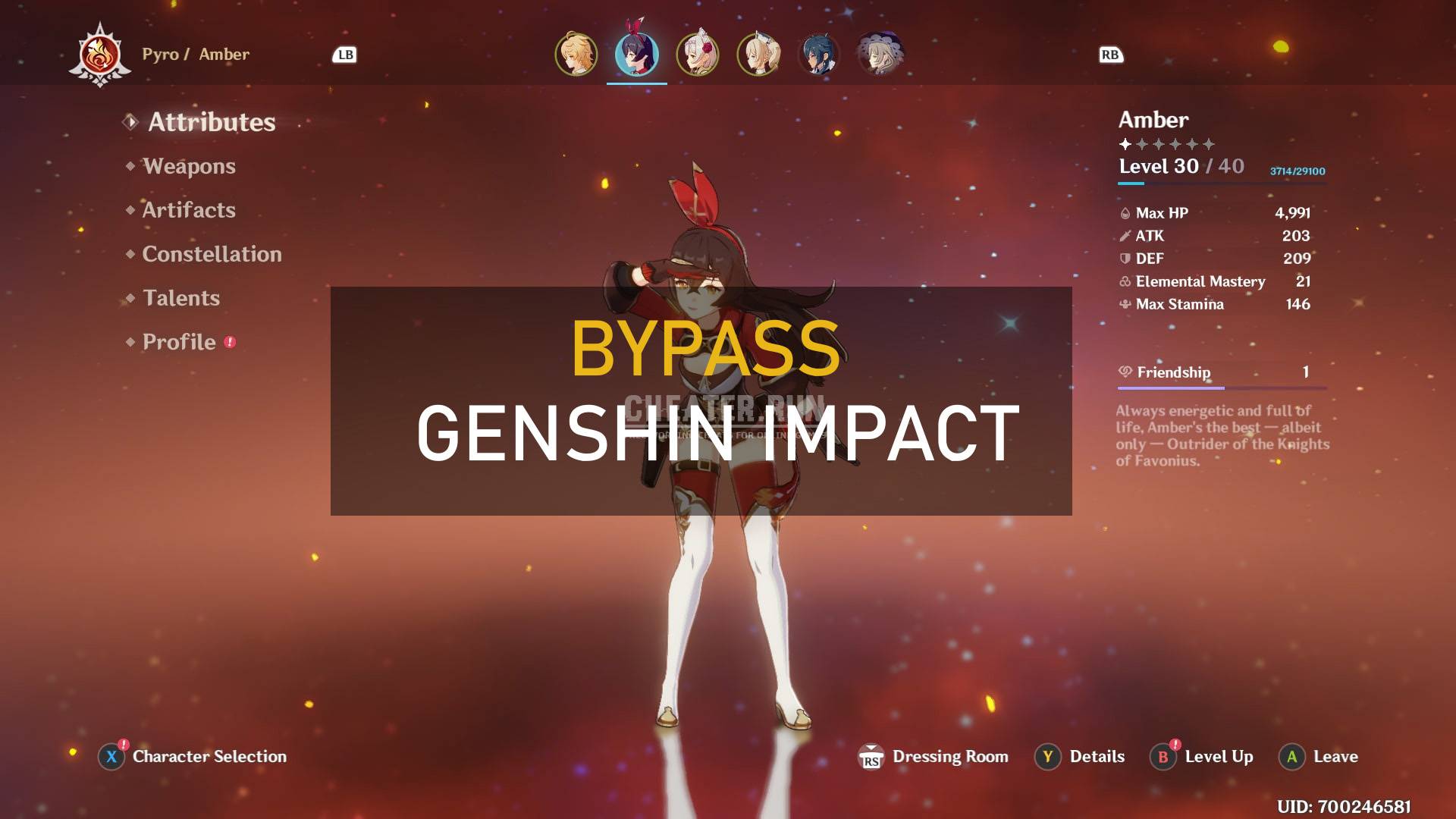The image size is (1456, 819).
Task: Click the Pyro element emblem
Action: (101, 55)
